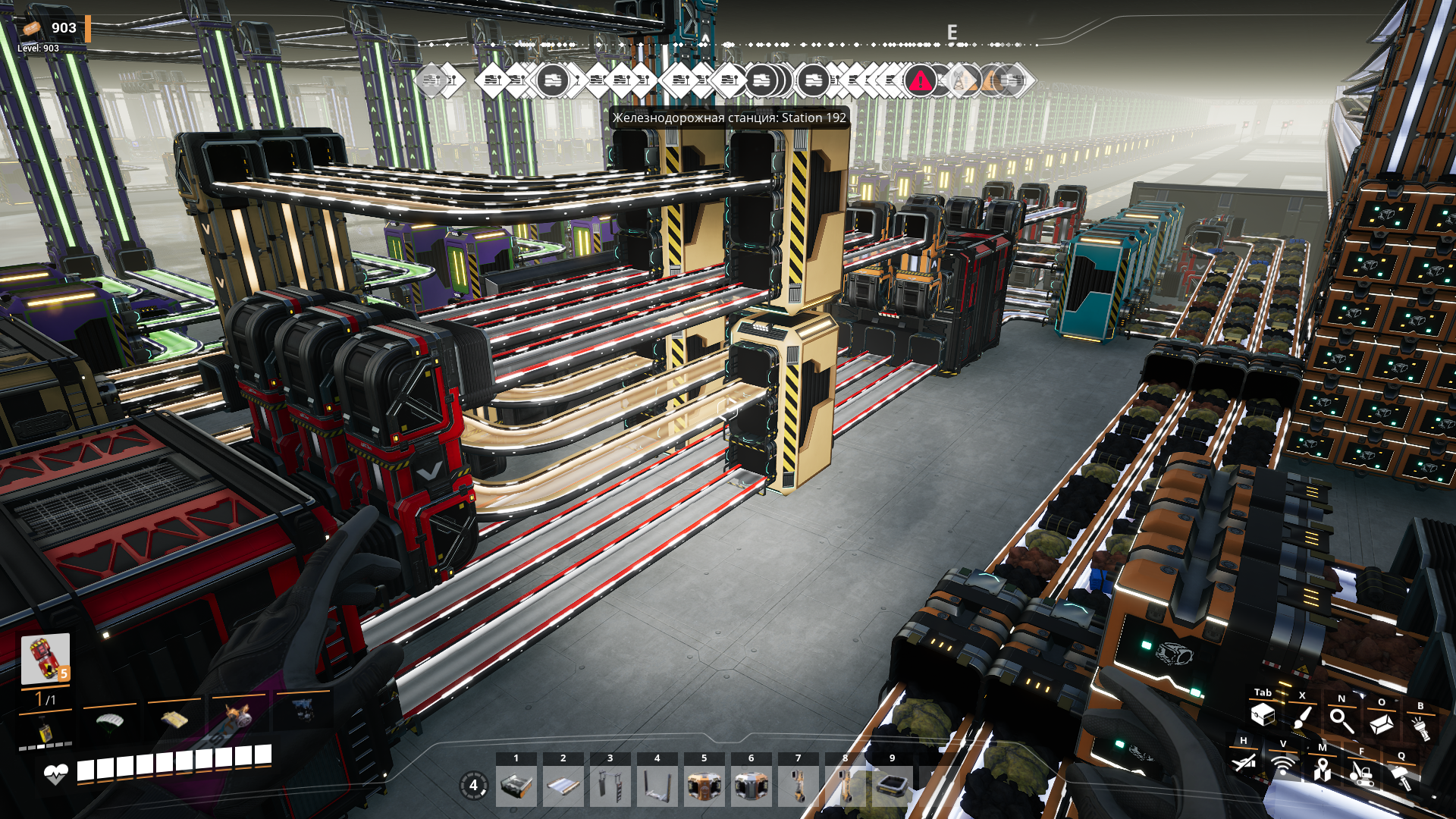Choose the ramp in hotbar slot 2
1456x819 pixels.
coord(563,786)
